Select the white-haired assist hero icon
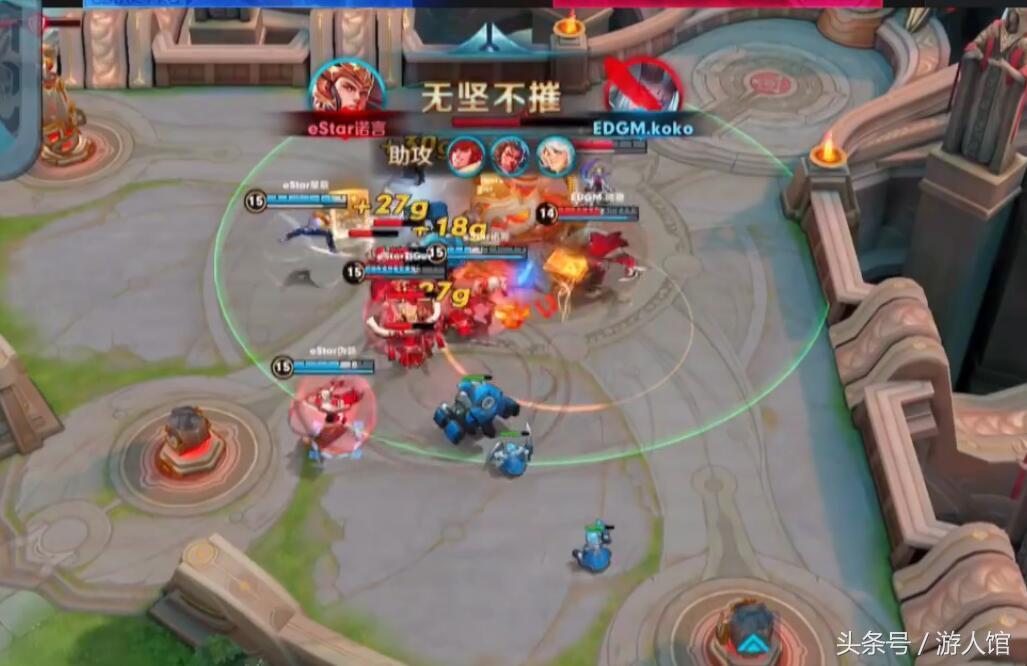Viewport: 1027px width, 666px height. (x=553, y=155)
